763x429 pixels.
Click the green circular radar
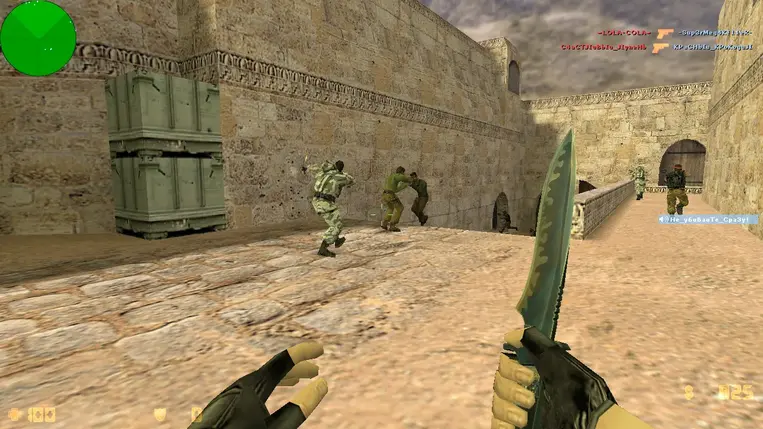(38, 38)
